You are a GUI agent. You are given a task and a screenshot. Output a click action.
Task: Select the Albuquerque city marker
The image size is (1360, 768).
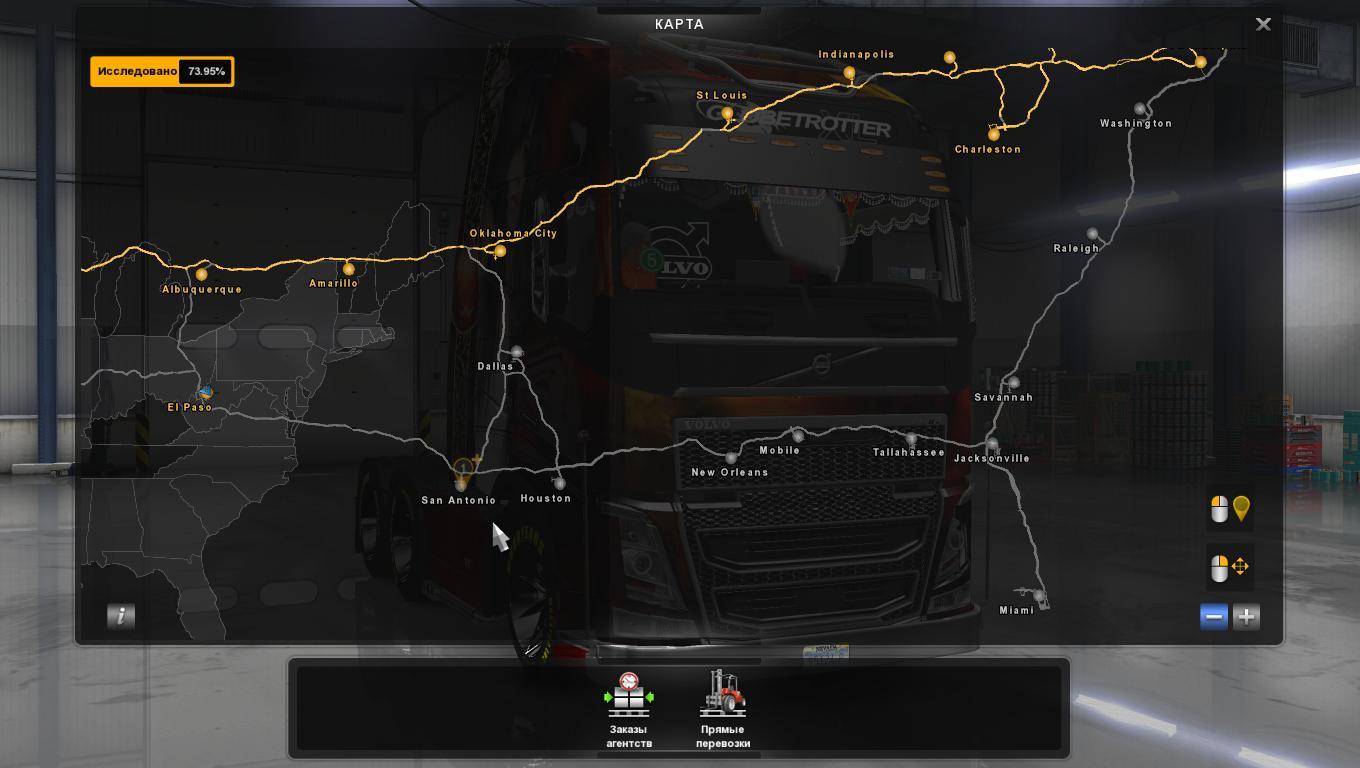click(x=202, y=274)
